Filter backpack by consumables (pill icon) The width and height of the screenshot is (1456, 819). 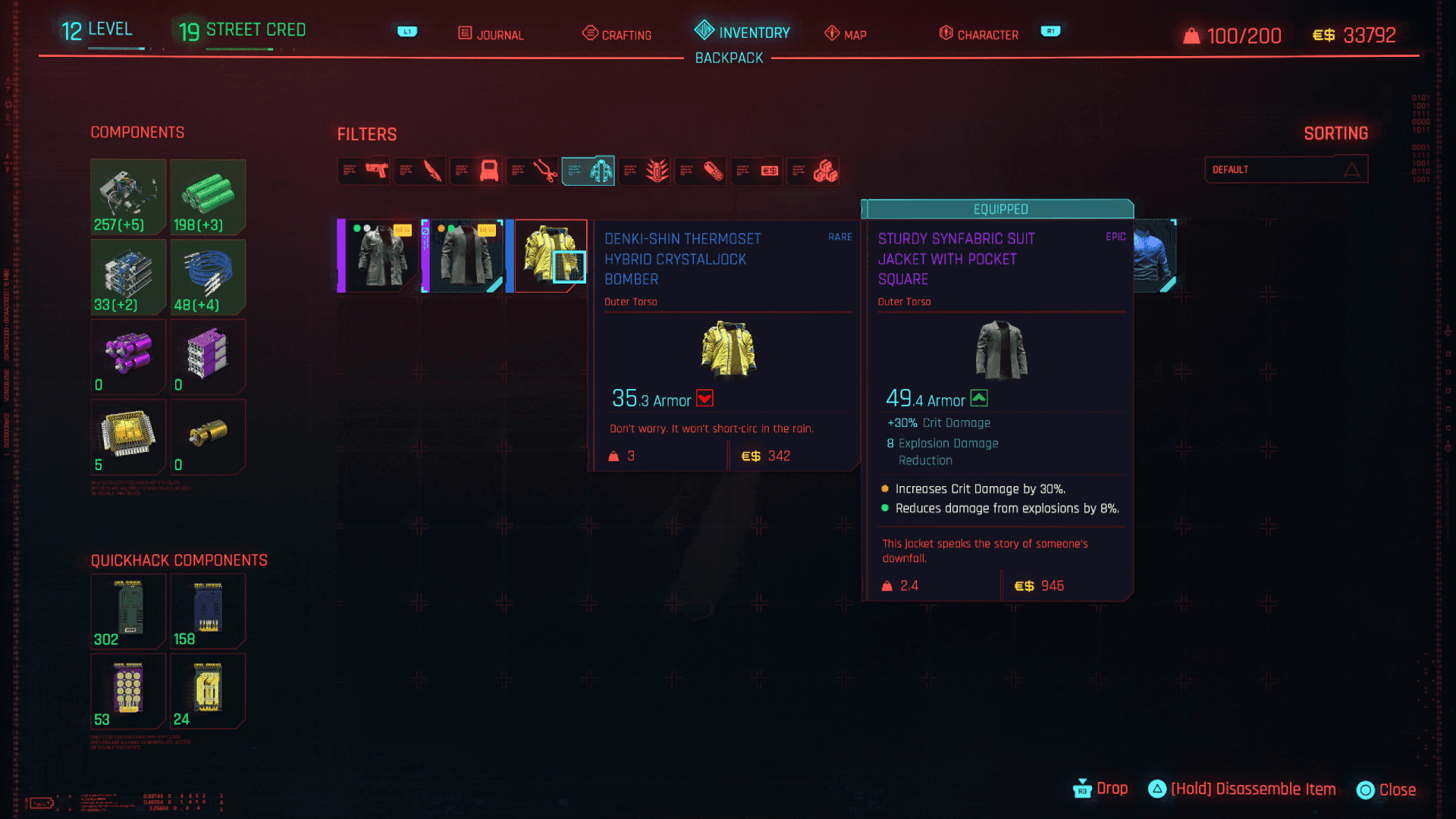coord(701,171)
